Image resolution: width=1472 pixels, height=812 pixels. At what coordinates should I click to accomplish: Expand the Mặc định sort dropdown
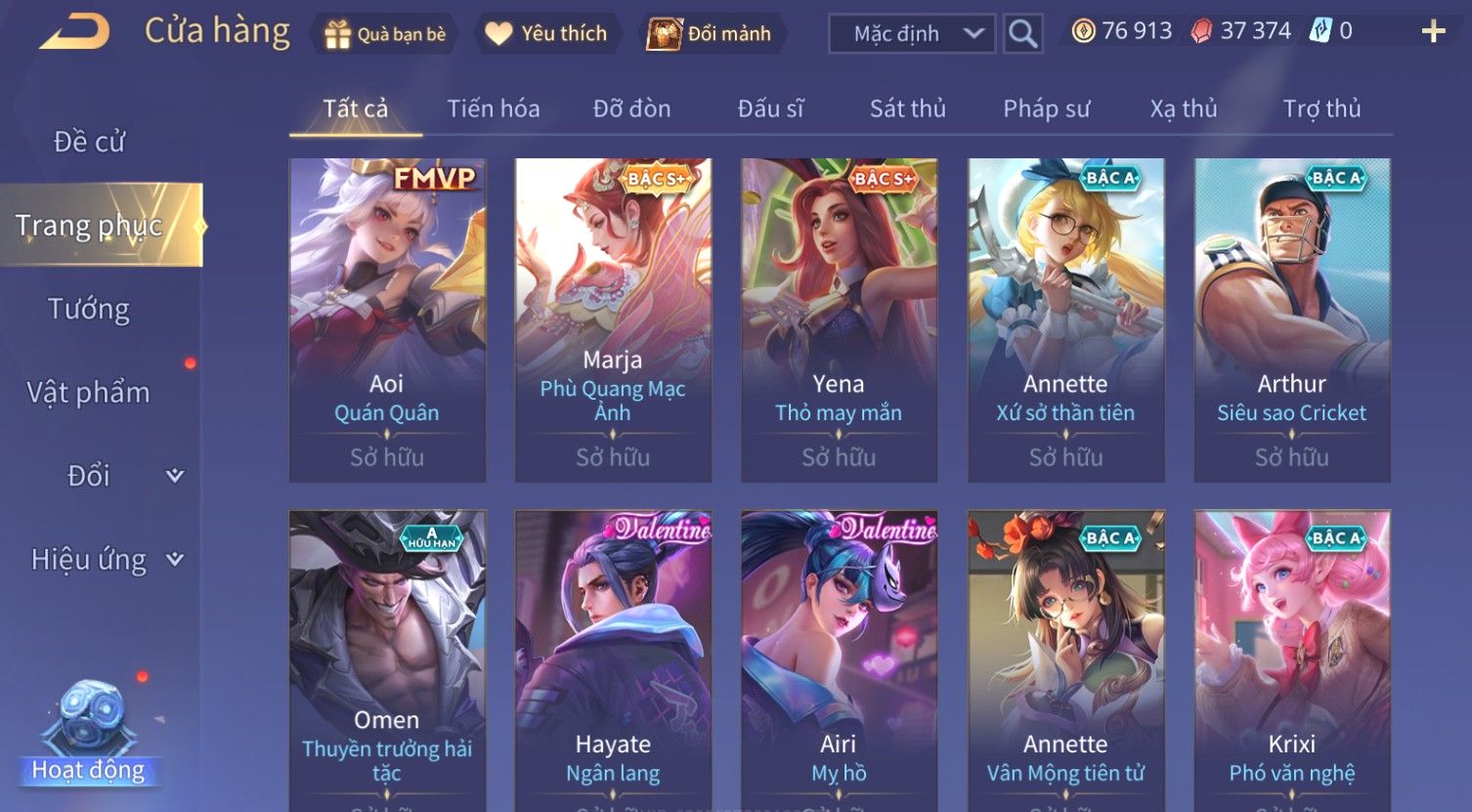click(912, 34)
